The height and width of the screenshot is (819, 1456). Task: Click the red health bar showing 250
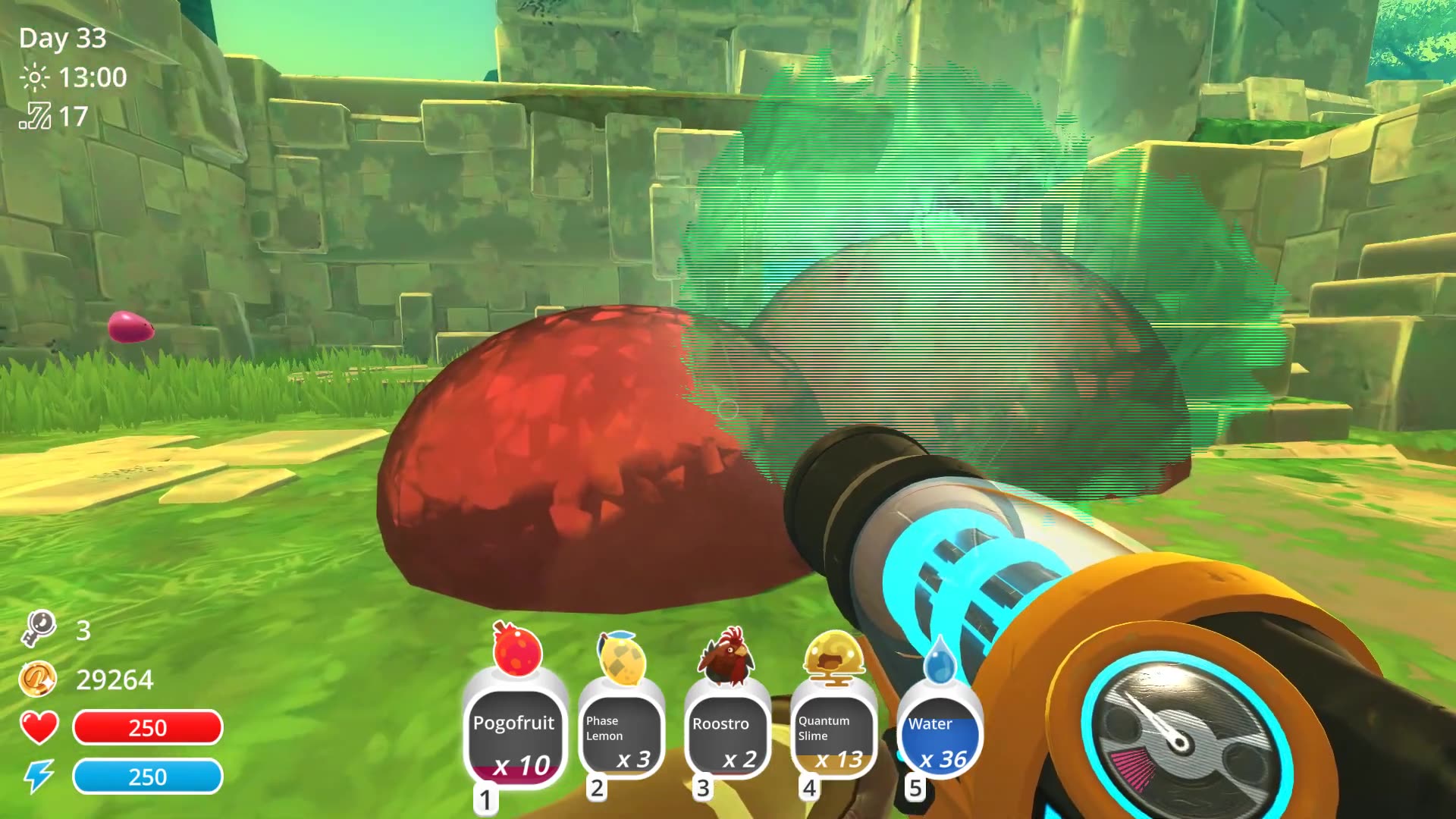click(148, 728)
